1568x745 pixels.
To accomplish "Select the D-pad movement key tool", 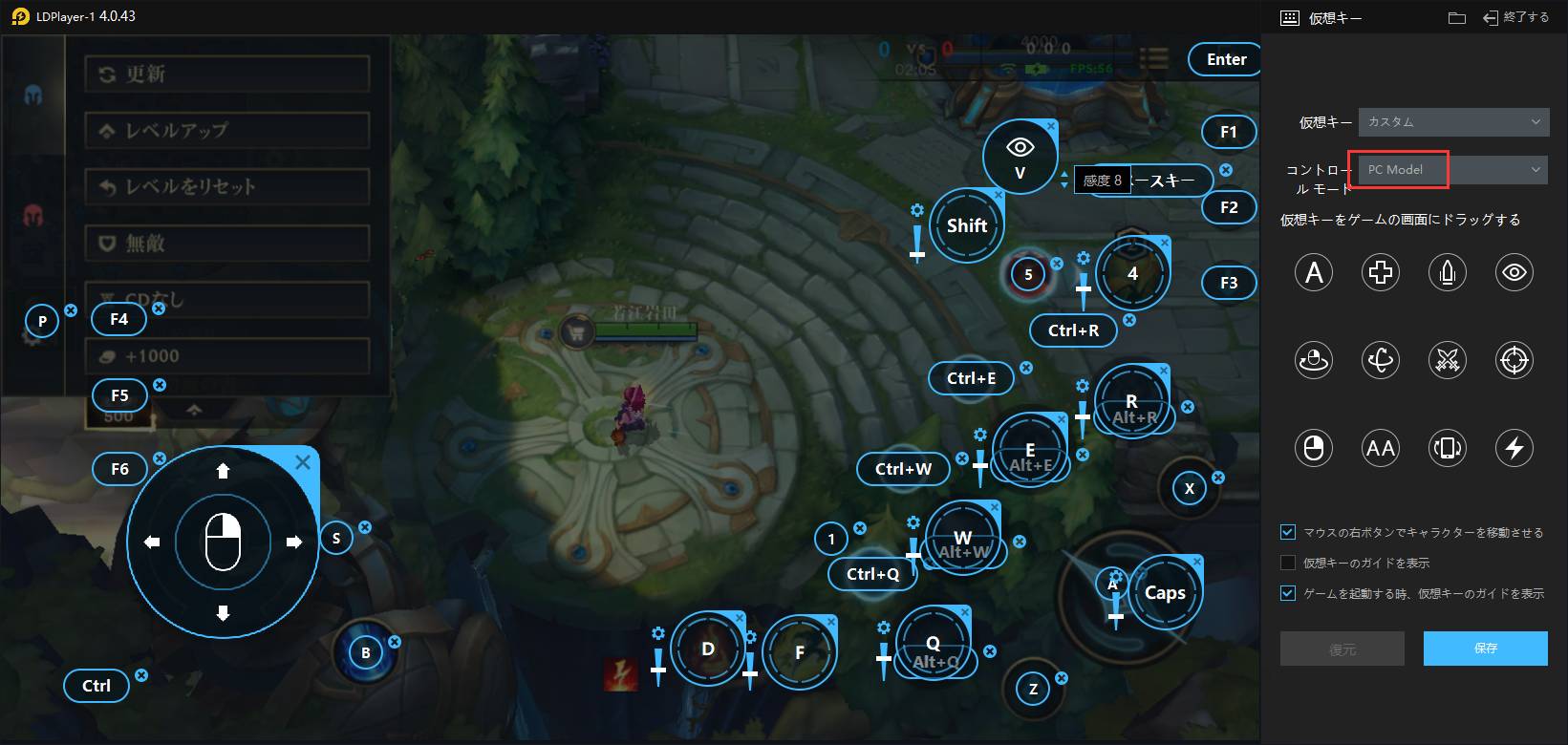I will pyautogui.click(x=1381, y=273).
